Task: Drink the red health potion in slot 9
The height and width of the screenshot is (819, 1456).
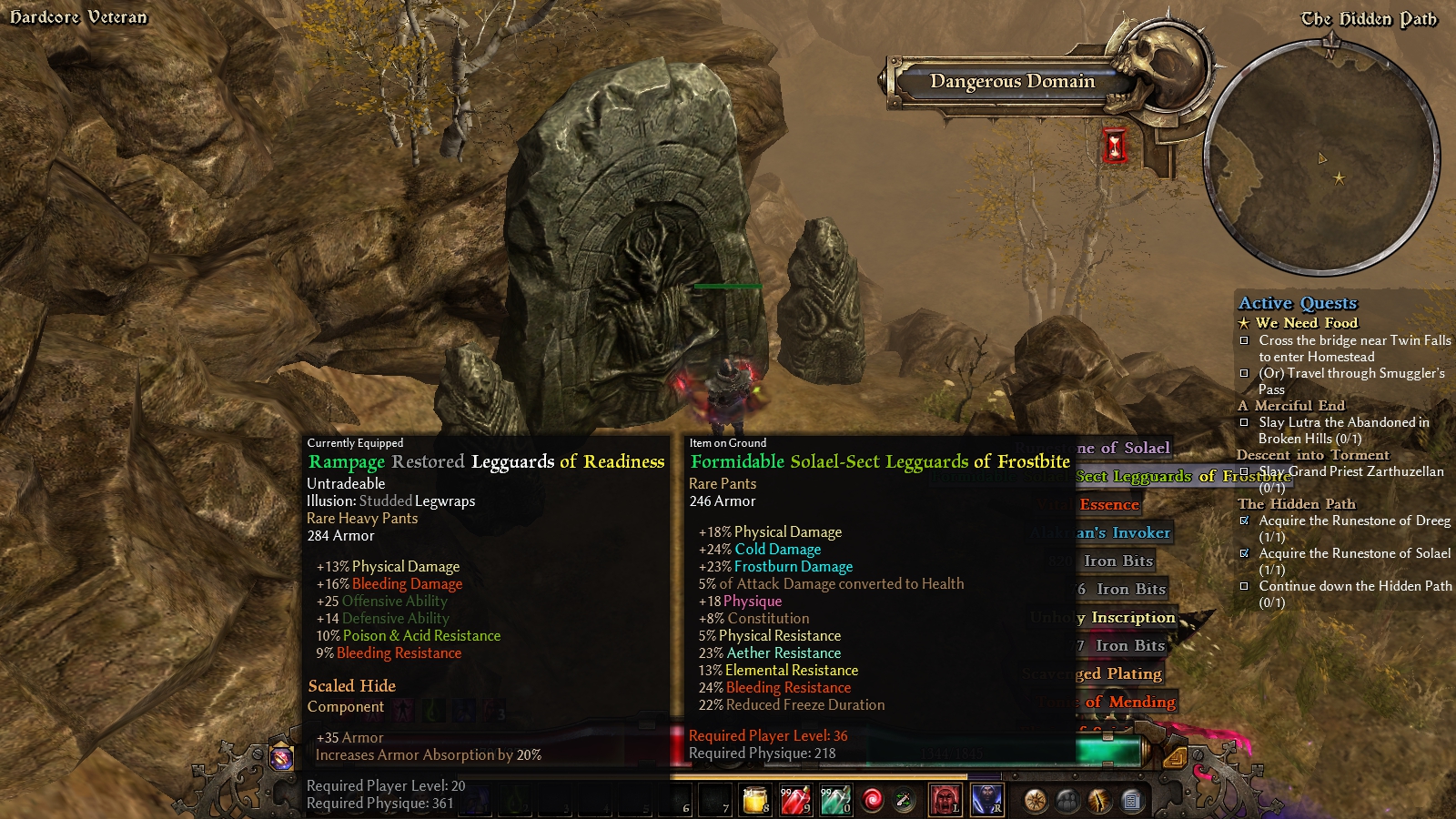Action: point(794,800)
